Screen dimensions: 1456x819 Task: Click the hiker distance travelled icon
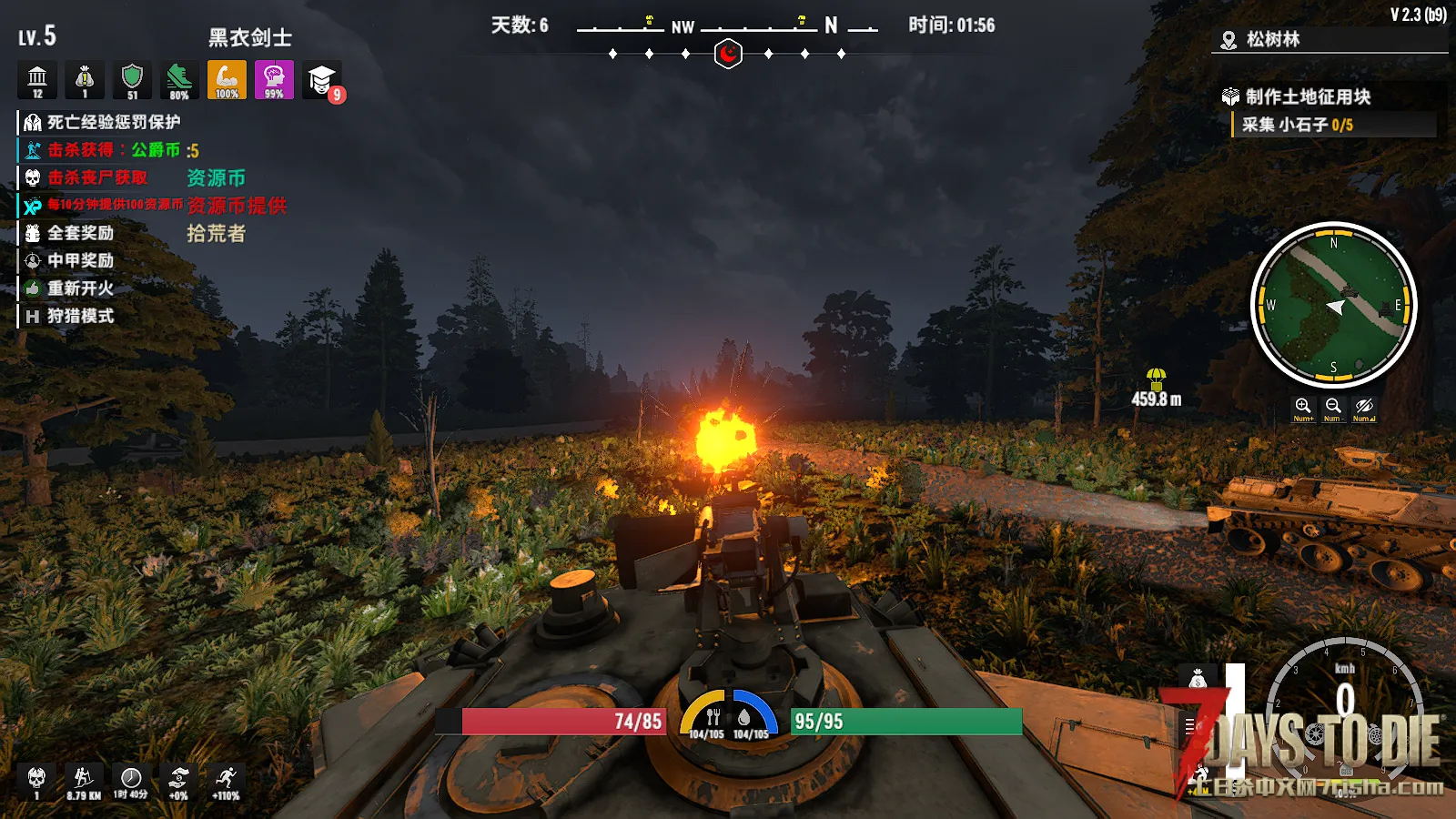pos(84,779)
